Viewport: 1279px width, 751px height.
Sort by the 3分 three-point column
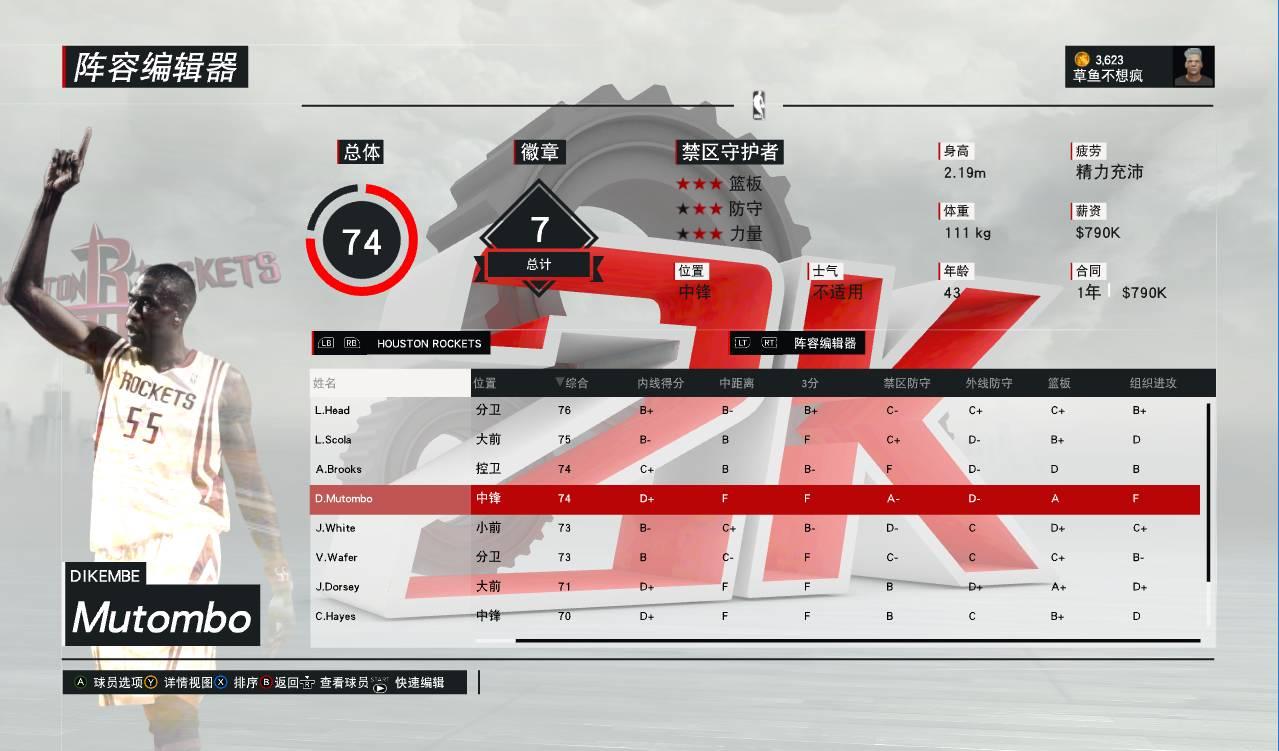pos(810,383)
